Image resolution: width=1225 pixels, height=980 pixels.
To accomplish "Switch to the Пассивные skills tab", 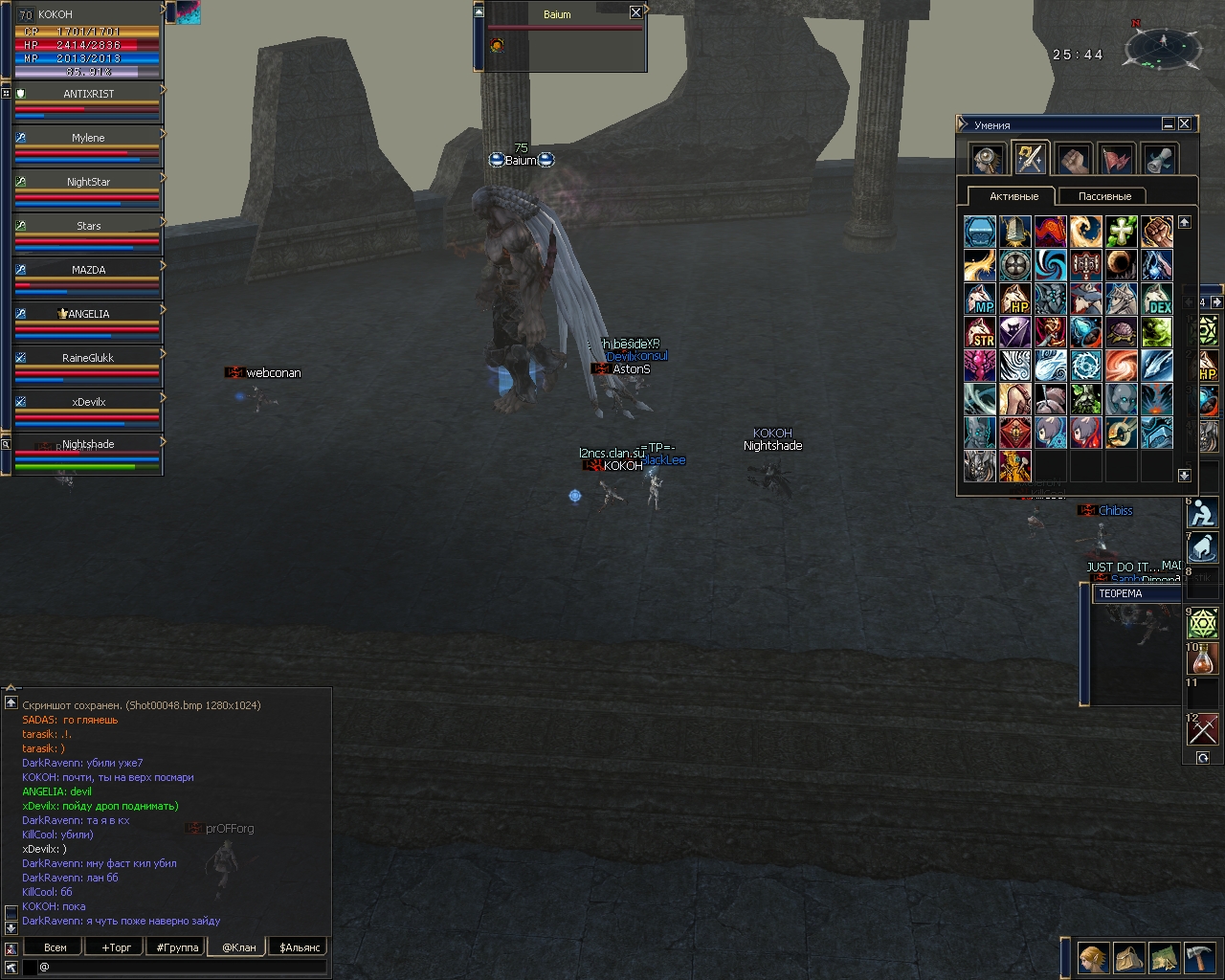I will tap(1104, 196).
